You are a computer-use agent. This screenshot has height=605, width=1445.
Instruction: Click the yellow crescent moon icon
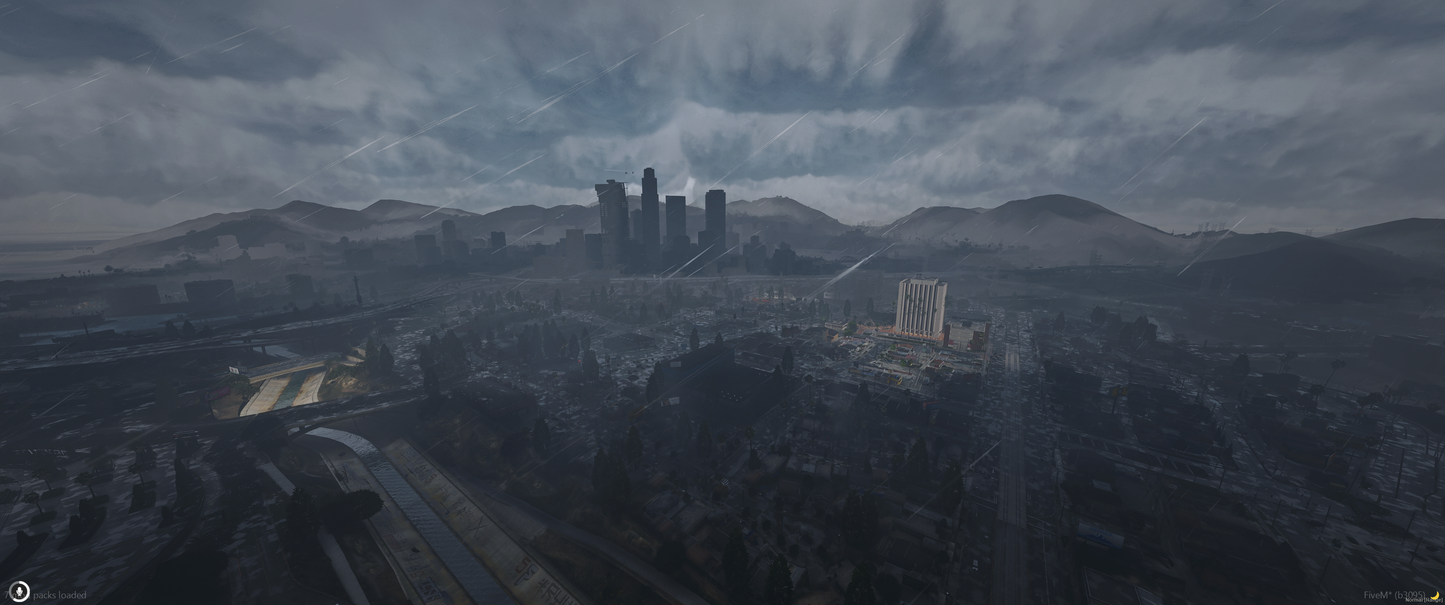point(1434,595)
